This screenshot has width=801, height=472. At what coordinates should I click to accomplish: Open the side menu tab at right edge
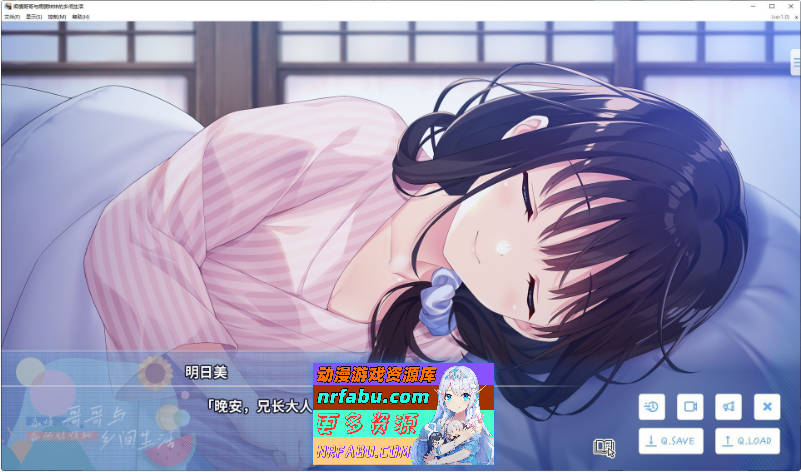pos(795,67)
